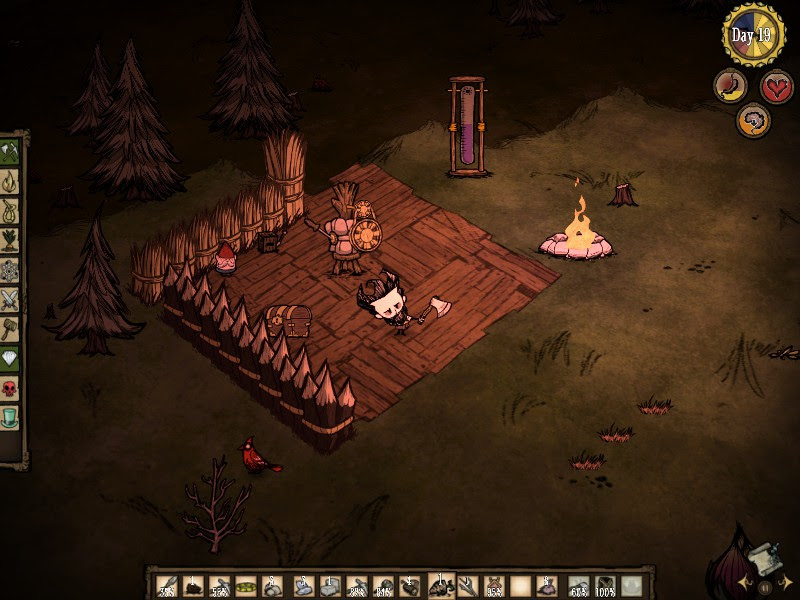Select the equipped item showing 100%
Viewport: 800px width, 600px height.
tap(605, 586)
